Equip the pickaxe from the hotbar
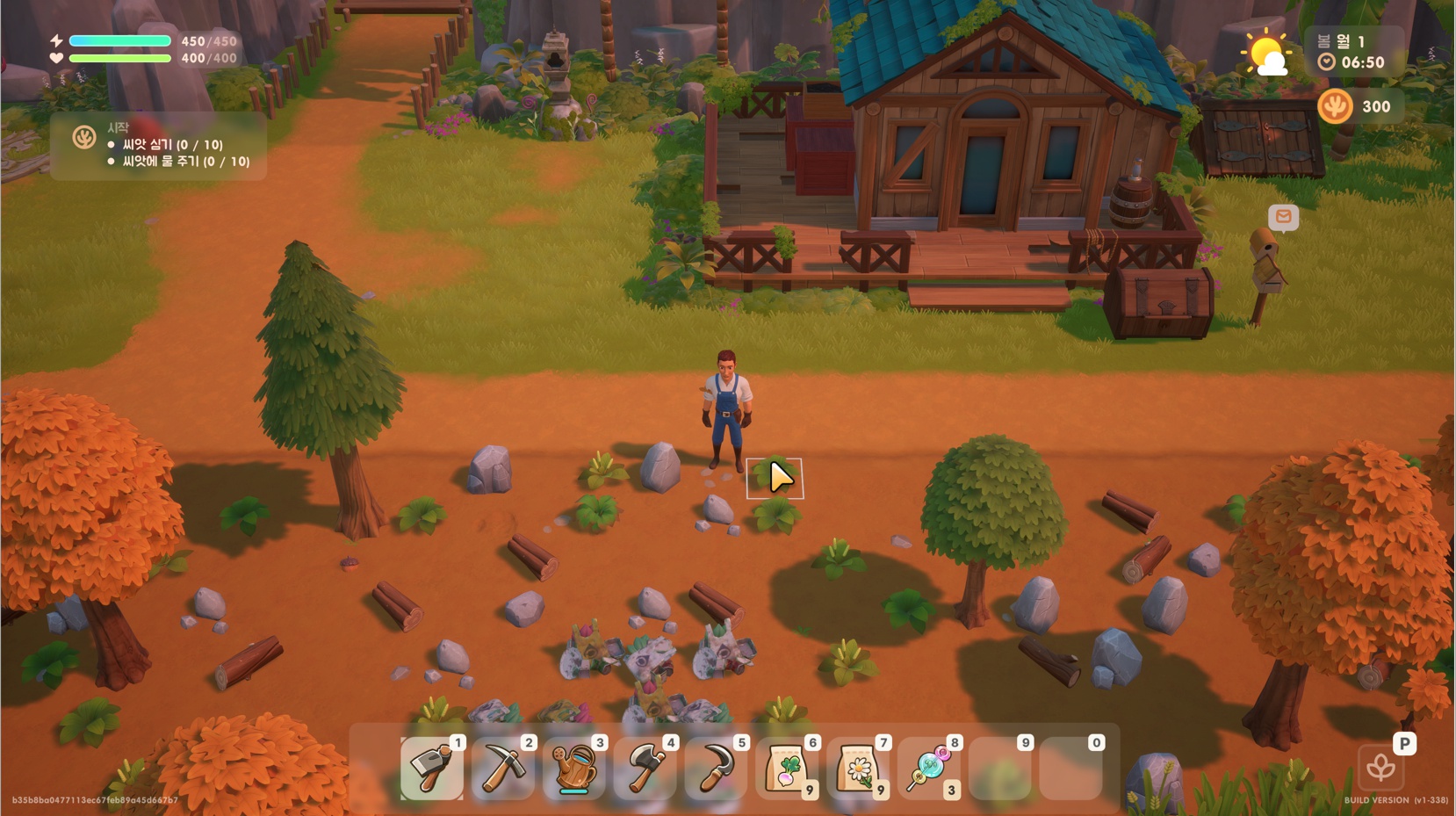 tap(503, 769)
